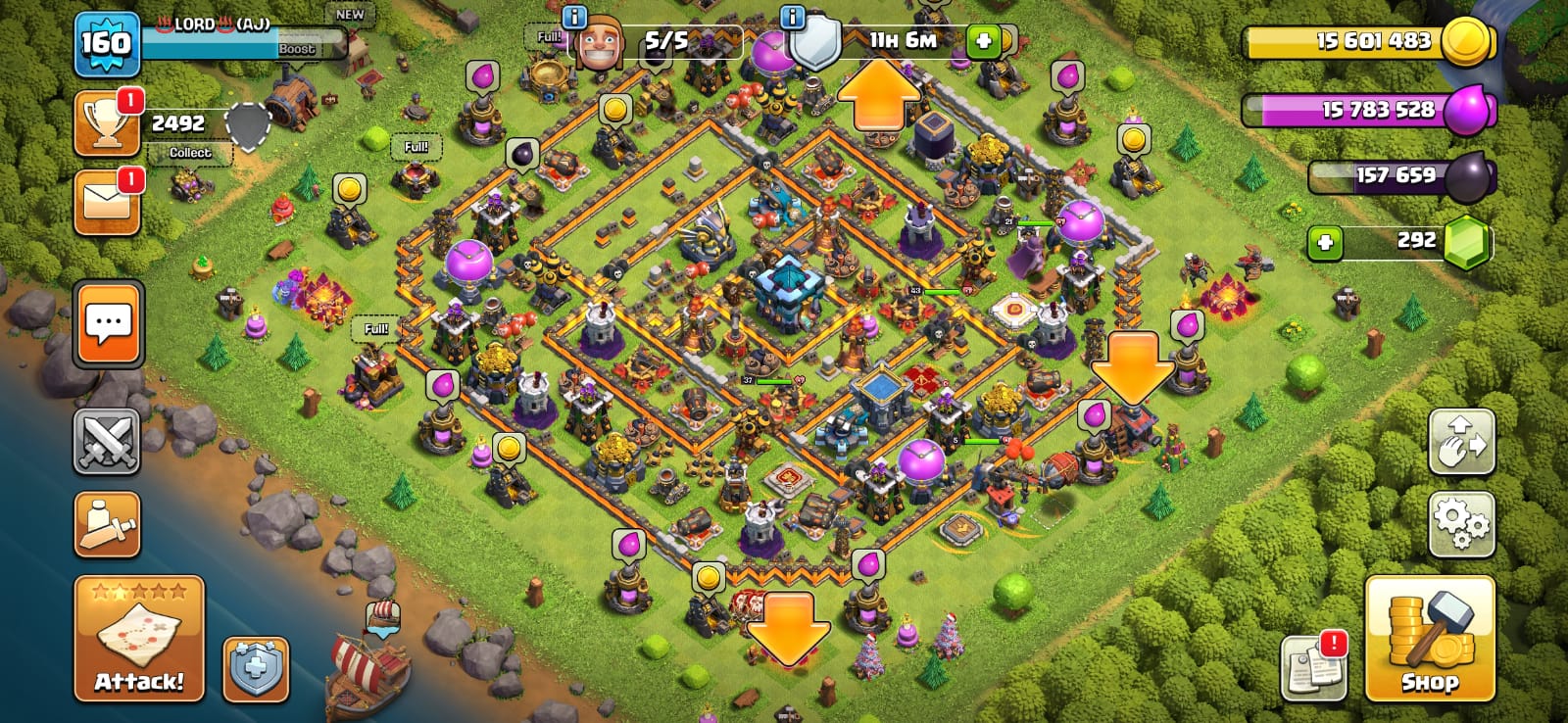
Task: Tap the Boost label on builder hut
Action: point(297,49)
